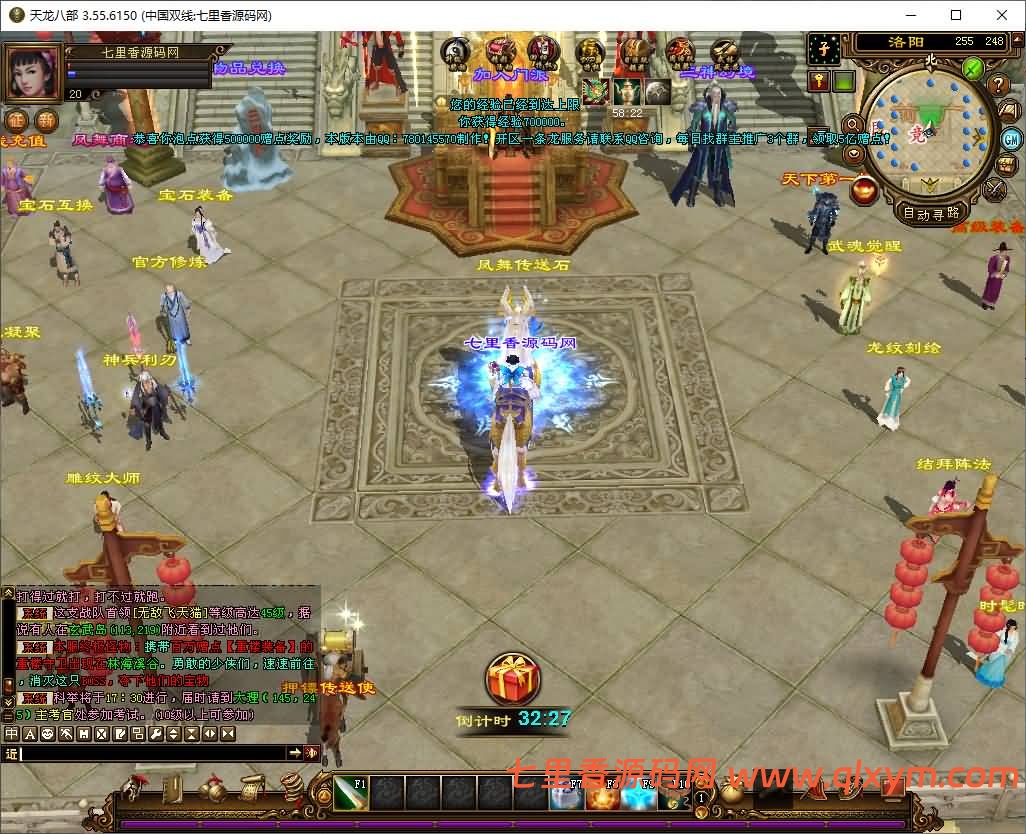
Task: Activate the fire skill on the hotbar
Action: [599, 797]
